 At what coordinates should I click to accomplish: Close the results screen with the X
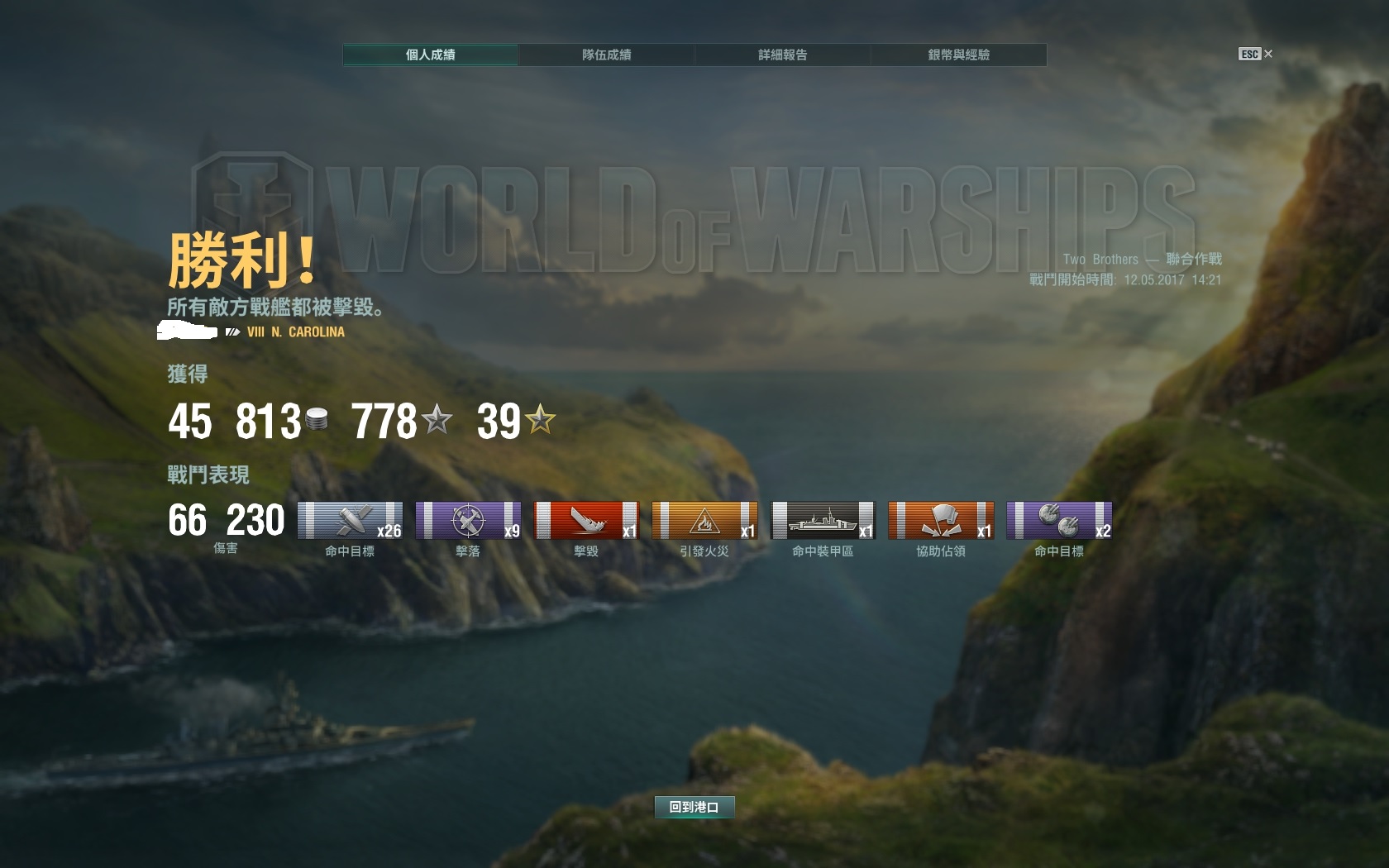tap(1268, 54)
